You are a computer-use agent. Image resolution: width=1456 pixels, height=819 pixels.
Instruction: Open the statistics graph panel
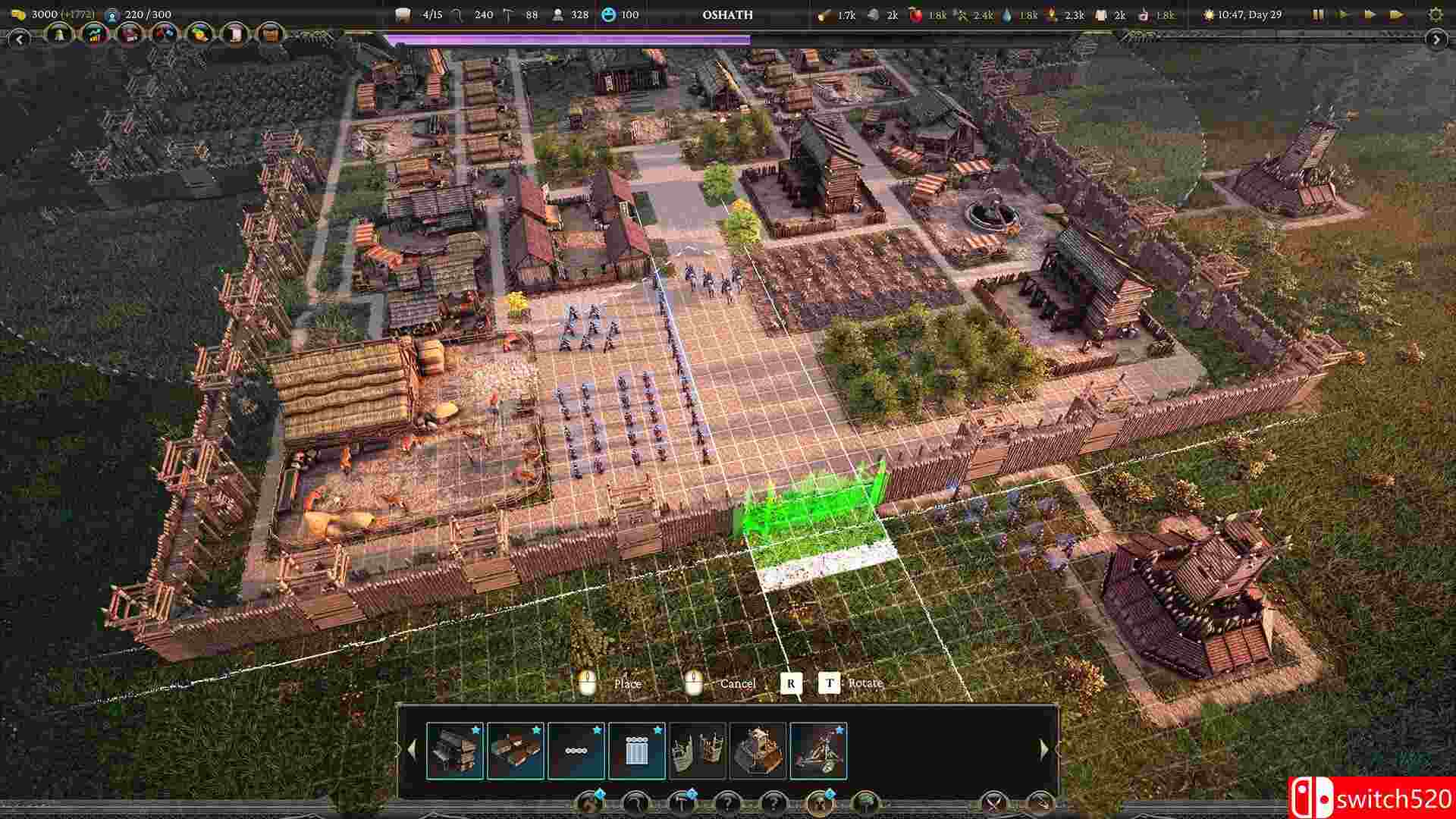93,34
